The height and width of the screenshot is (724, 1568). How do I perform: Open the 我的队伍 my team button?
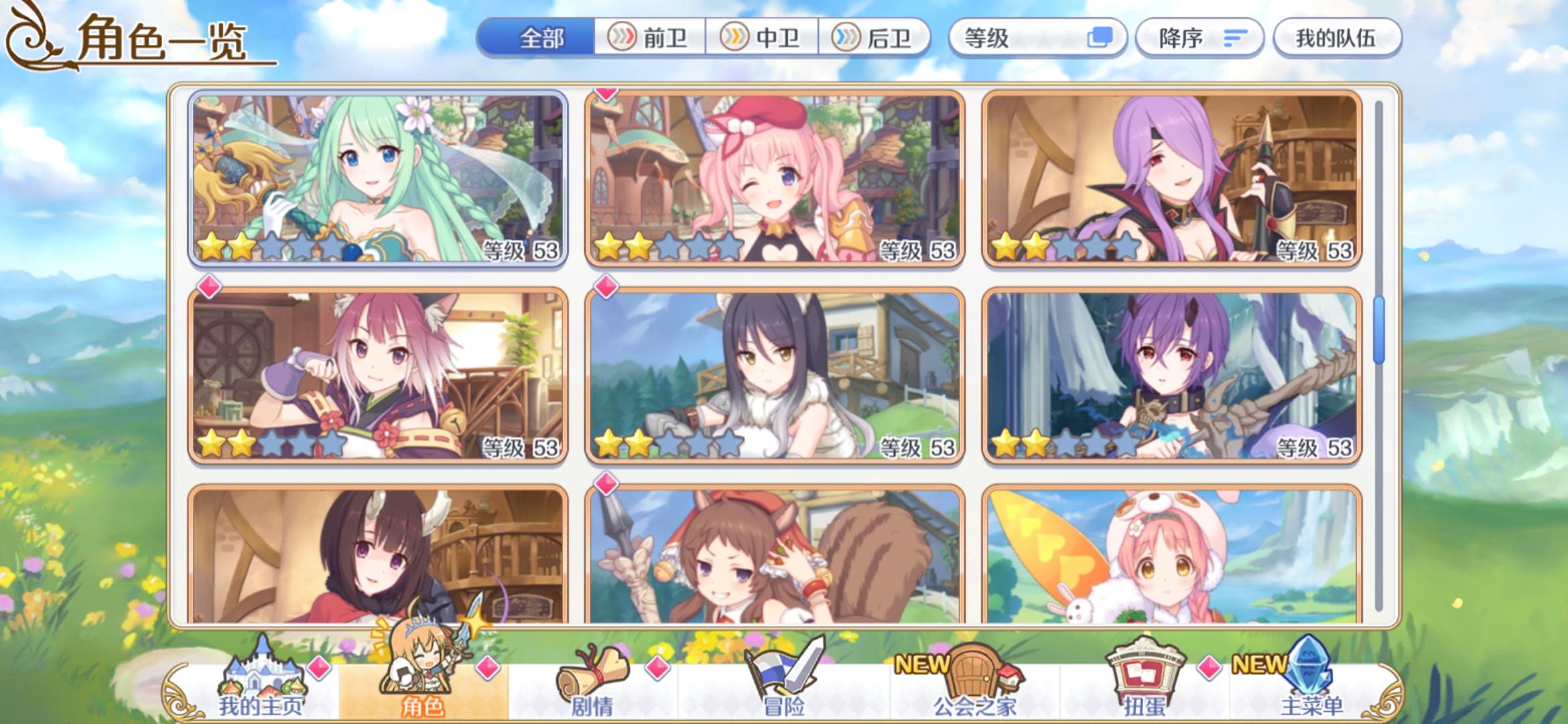(1335, 38)
